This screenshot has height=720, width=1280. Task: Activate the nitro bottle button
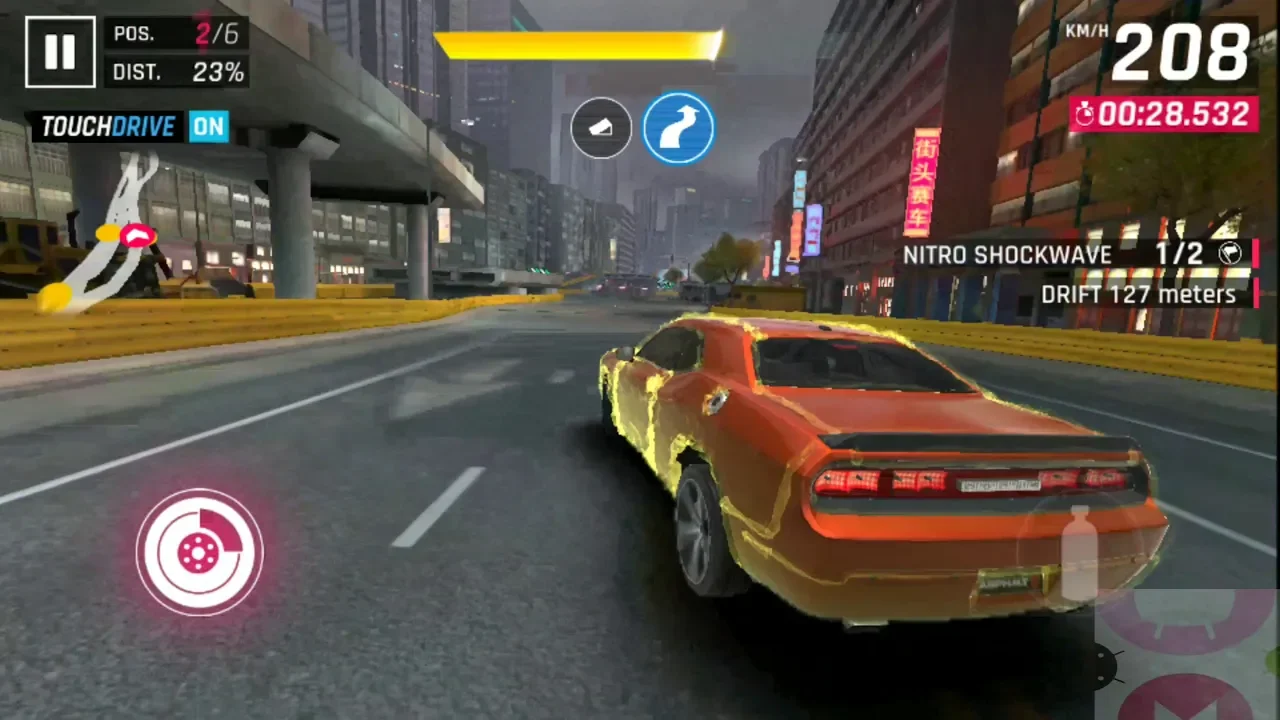[x=1079, y=553]
